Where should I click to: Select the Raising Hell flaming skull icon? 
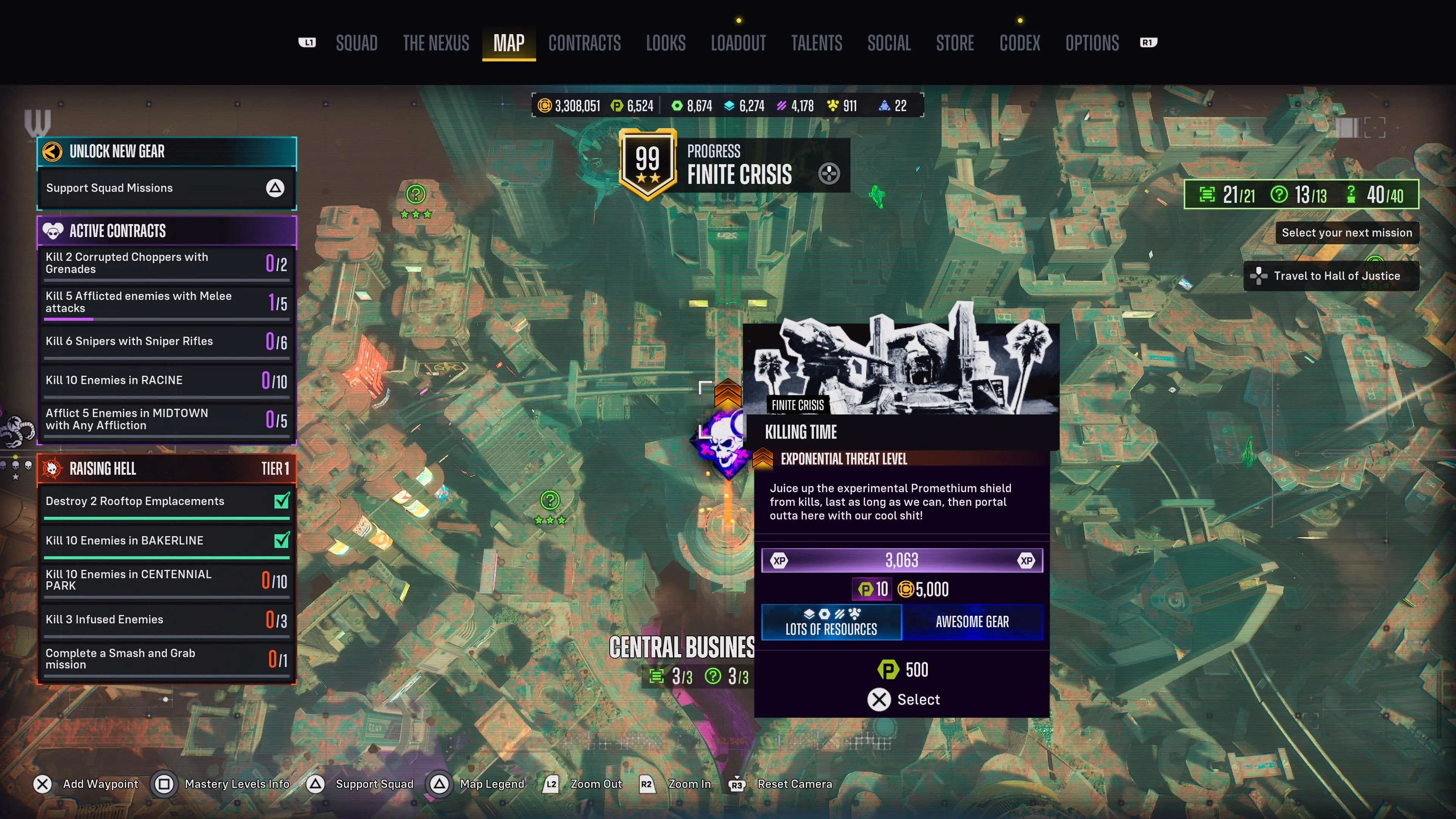tap(53, 468)
